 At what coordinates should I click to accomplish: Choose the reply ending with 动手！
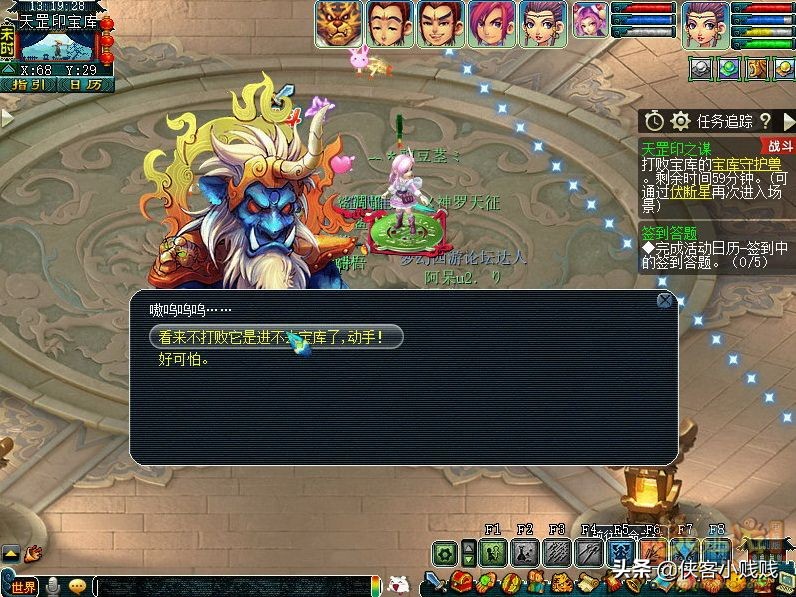coord(275,338)
